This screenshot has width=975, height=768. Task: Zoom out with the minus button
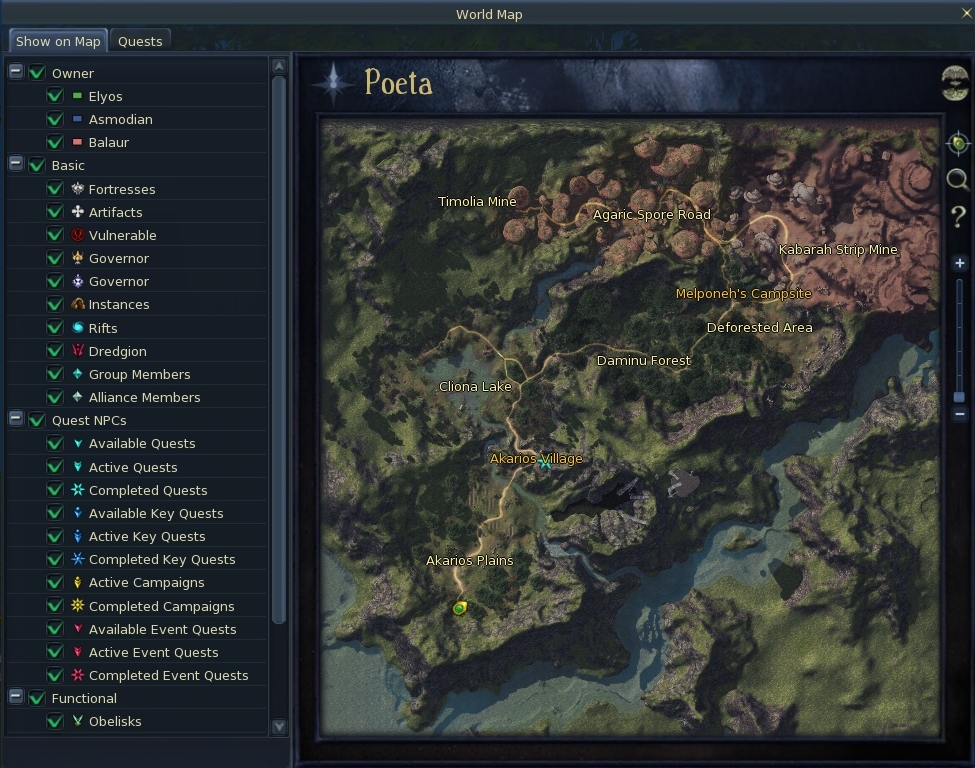pyautogui.click(x=959, y=414)
